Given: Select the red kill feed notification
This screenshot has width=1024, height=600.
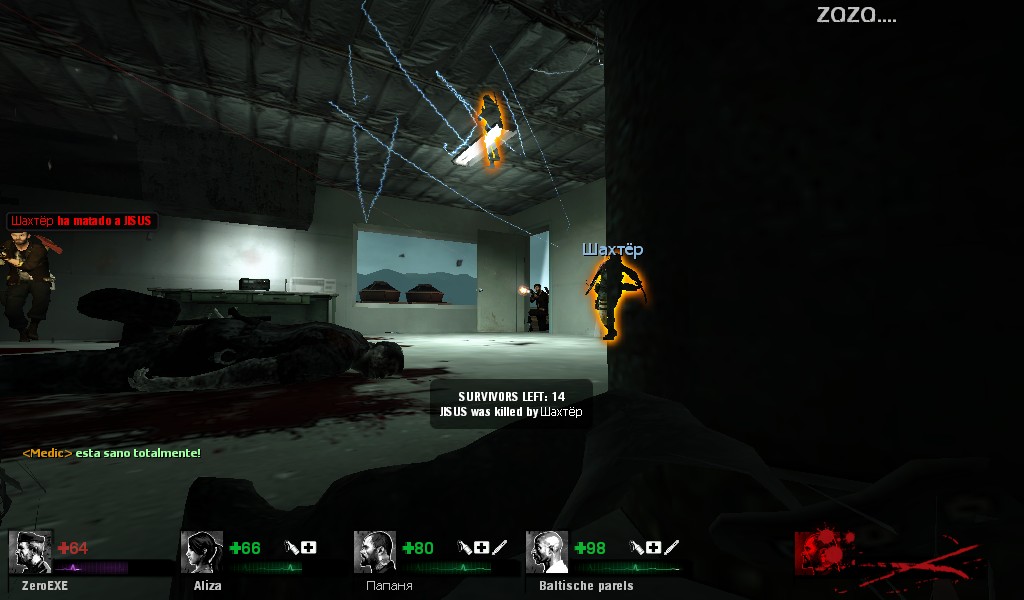Looking at the screenshot, I should (82, 220).
